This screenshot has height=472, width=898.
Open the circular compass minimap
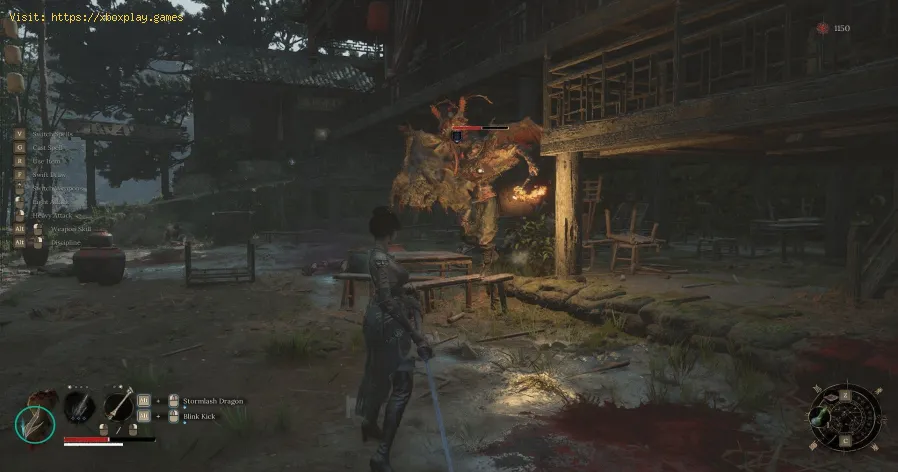click(x=845, y=417)
